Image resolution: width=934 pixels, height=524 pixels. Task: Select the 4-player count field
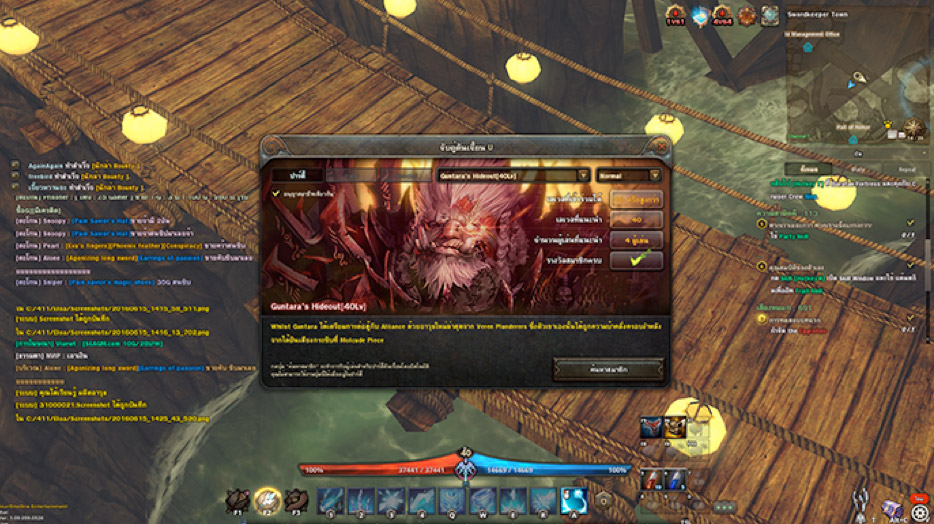pyautogui.click(x=635, y=240)
